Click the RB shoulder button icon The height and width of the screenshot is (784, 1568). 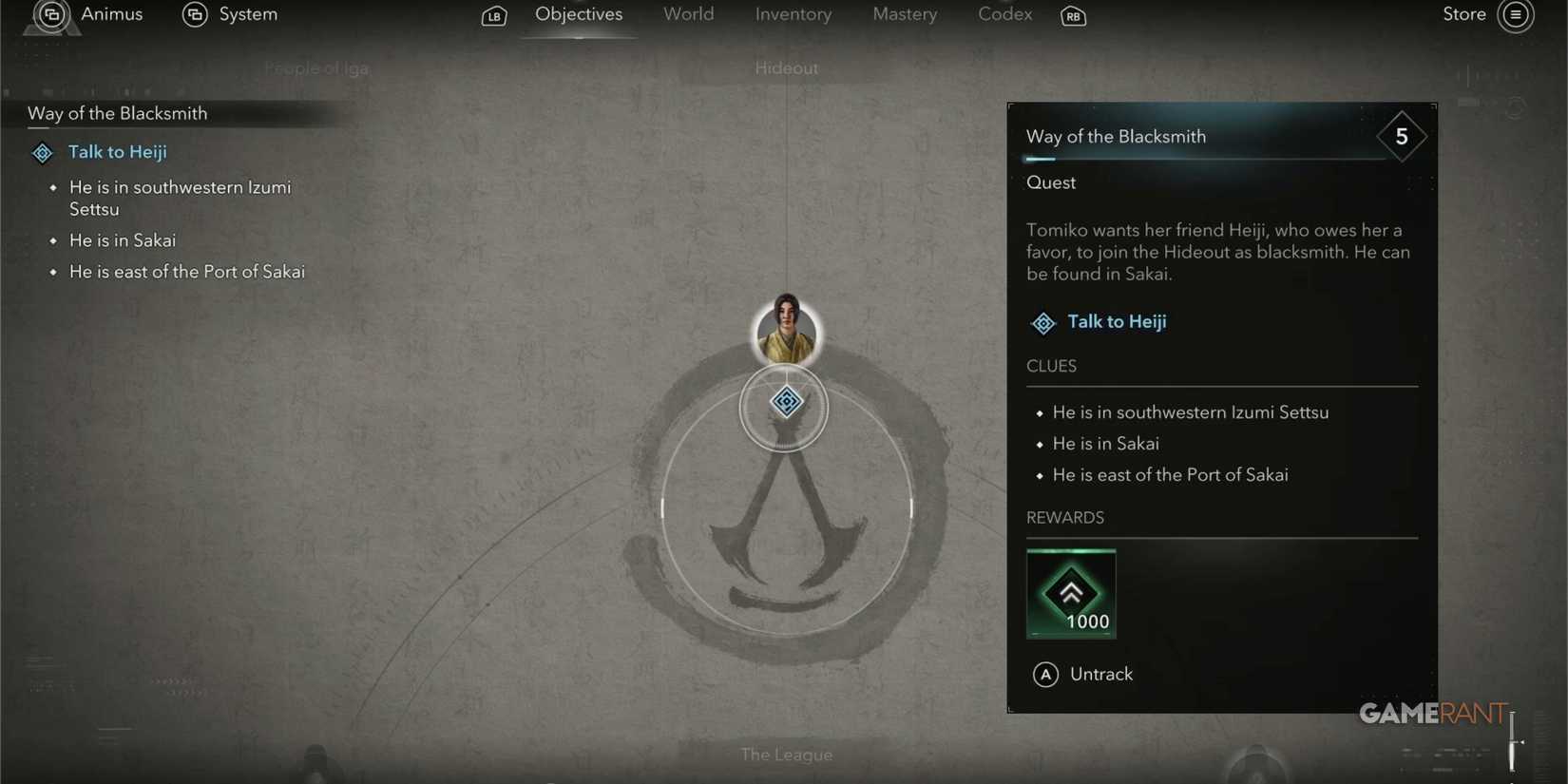pyautogui.click(x=1073, y=16)
